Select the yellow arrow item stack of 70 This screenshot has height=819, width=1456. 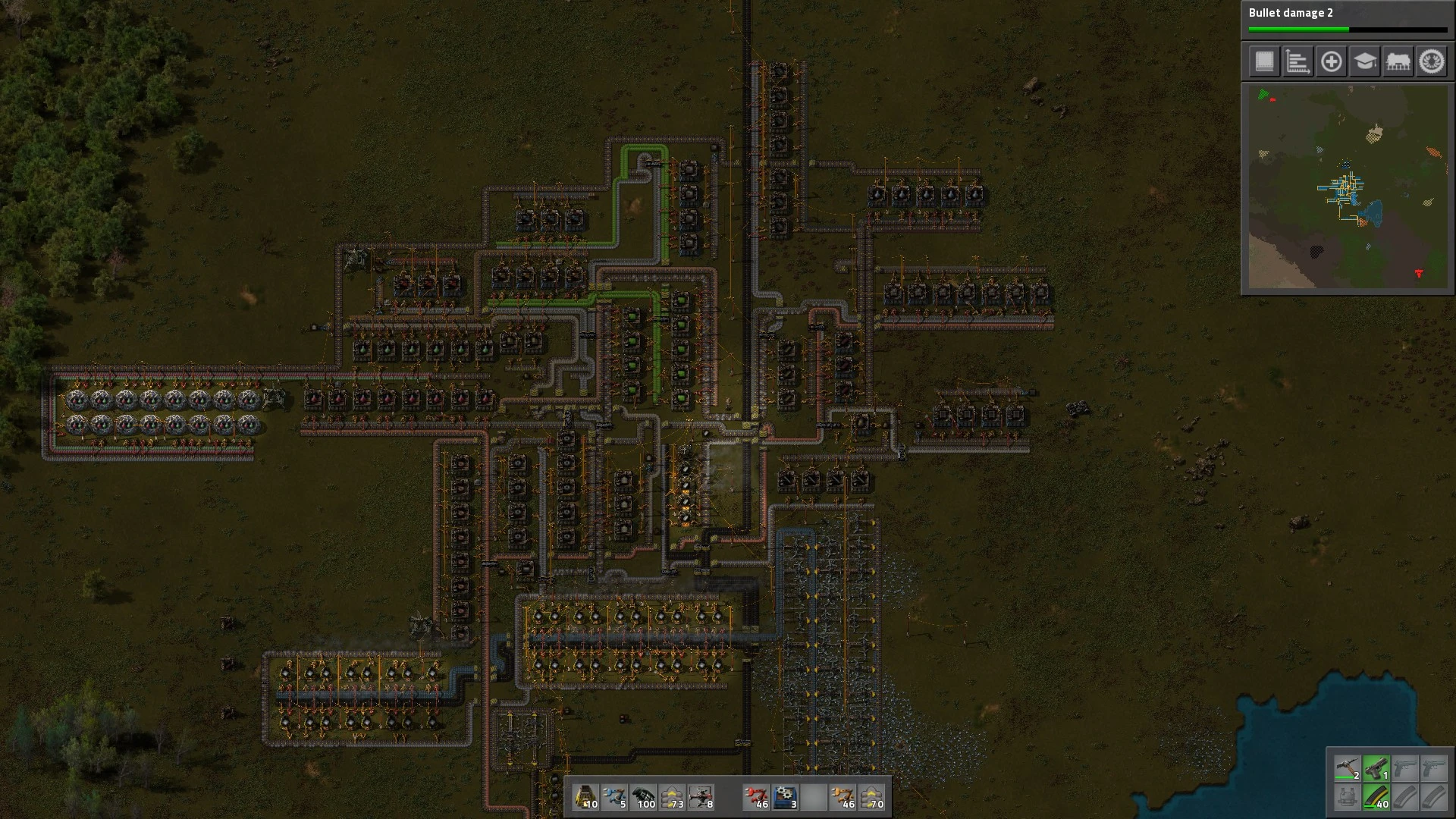[x=872, y=797]
